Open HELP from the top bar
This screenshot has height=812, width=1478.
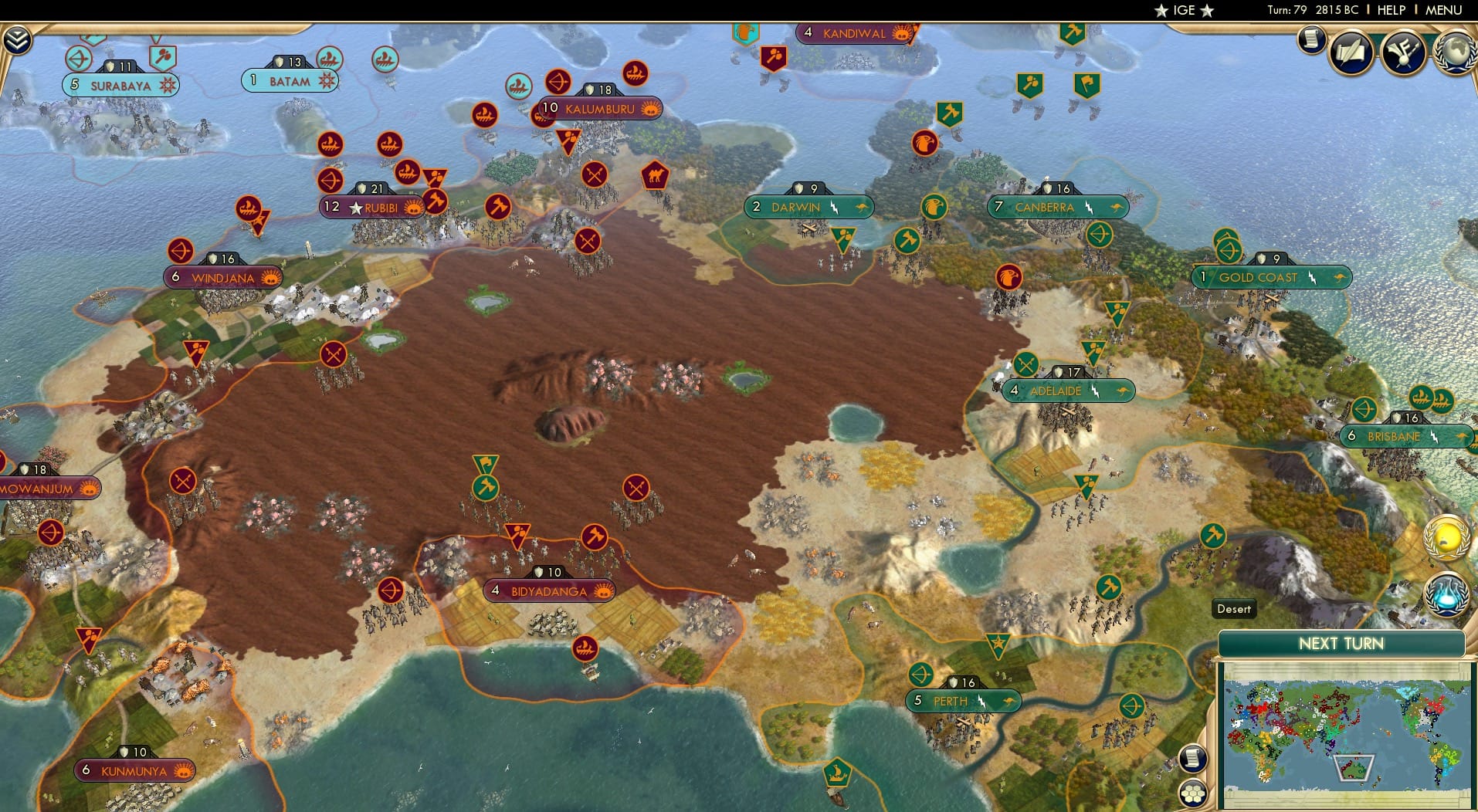pyautogui.click(x=1392, y=10)
